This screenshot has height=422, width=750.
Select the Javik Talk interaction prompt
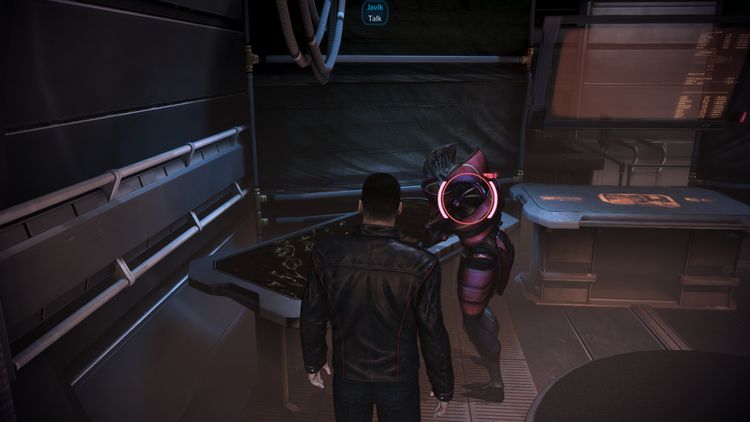point(374,13)
